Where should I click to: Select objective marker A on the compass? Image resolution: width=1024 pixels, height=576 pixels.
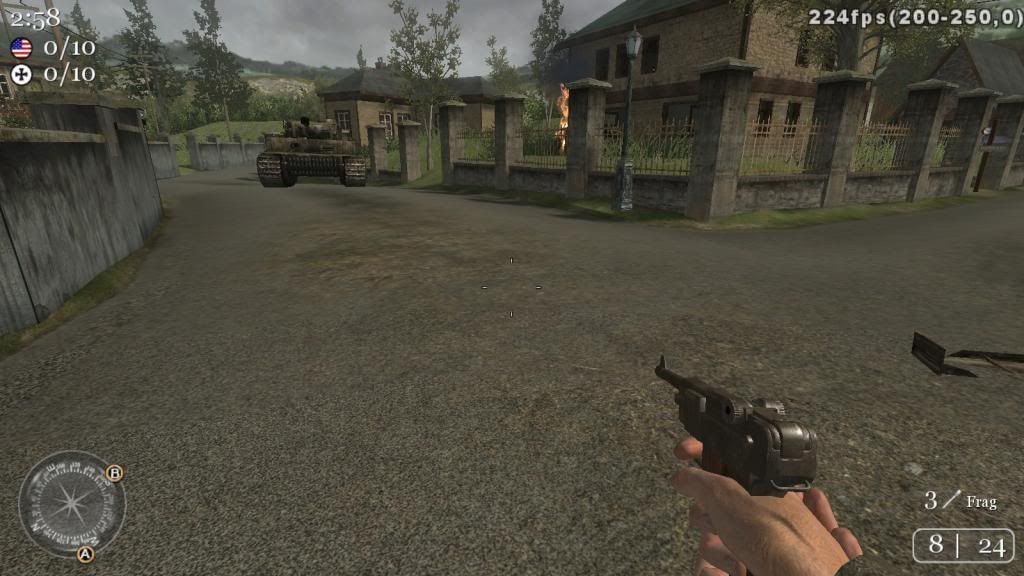pos(86,553)
